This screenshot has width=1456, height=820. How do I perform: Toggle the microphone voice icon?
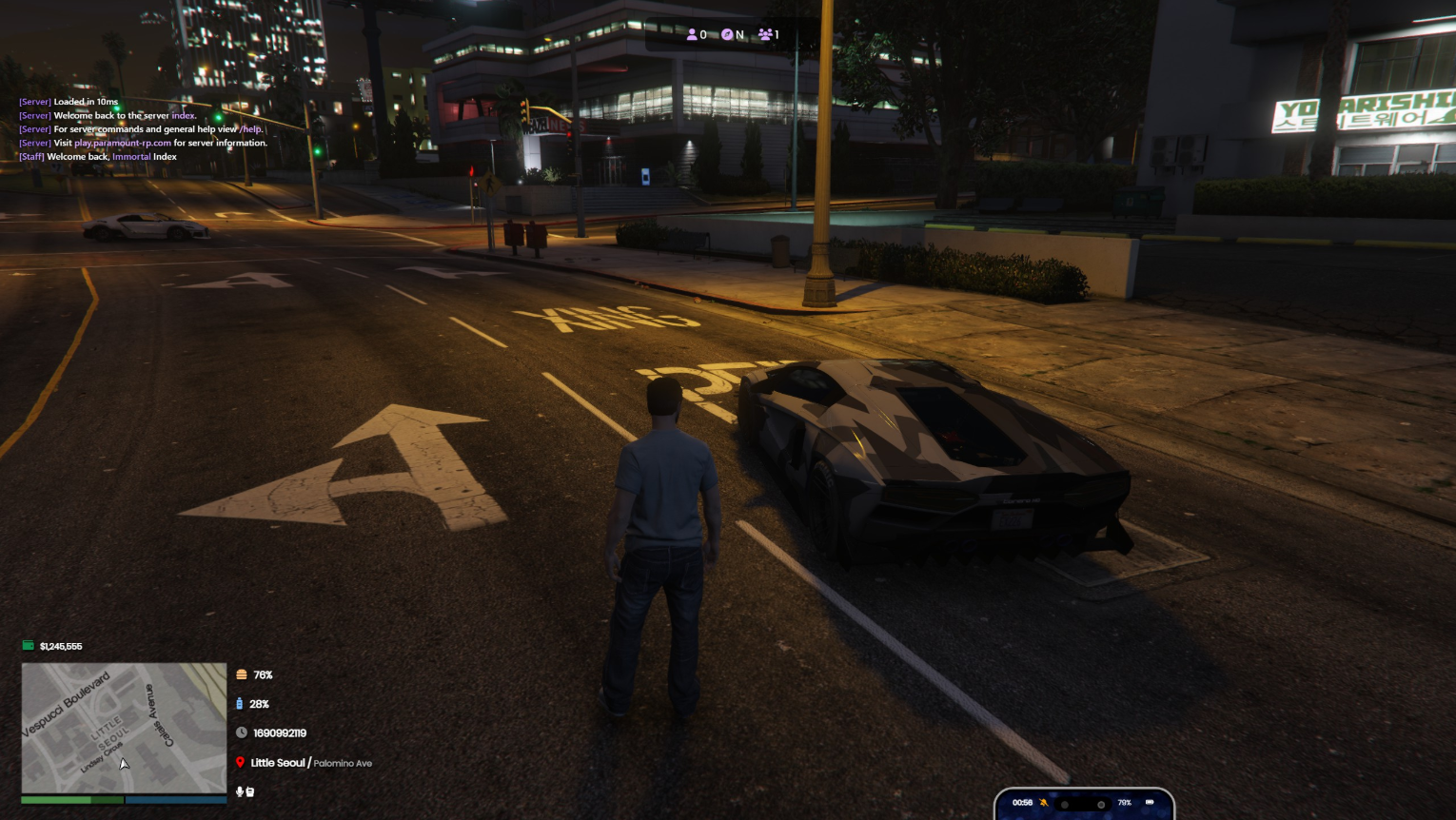pyautogui.click(x=239, y=791)
